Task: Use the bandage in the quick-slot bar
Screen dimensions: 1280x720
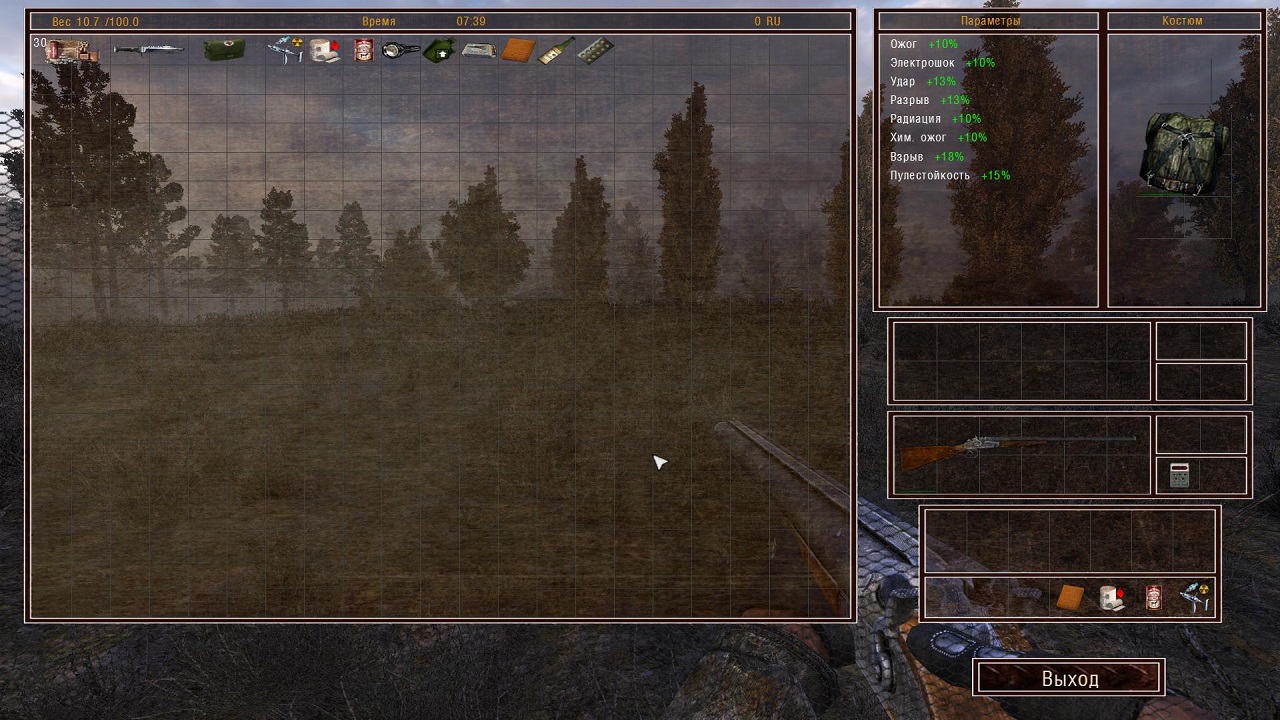Action: coord(1112,597)
